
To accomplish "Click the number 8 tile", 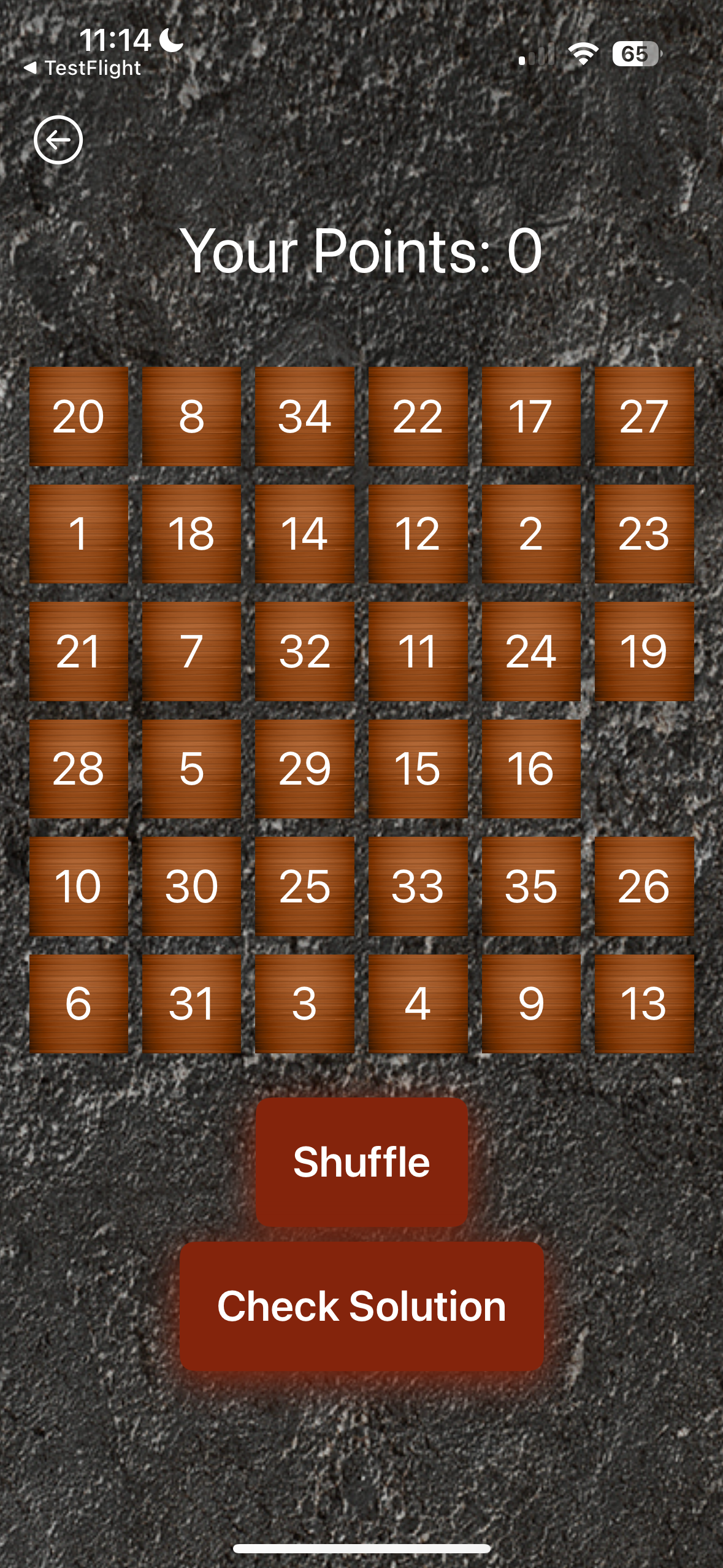I will [191, 417].
